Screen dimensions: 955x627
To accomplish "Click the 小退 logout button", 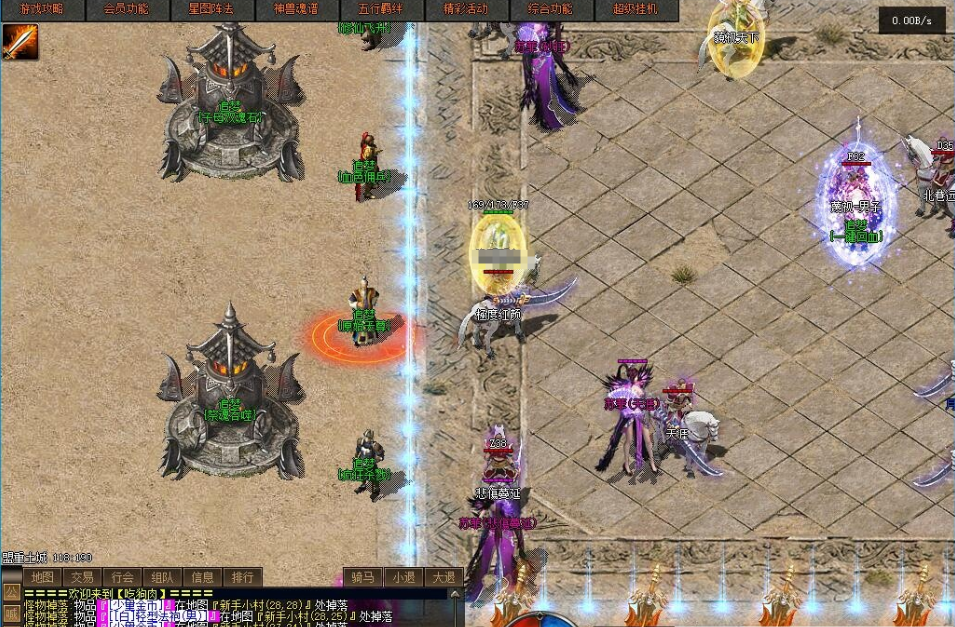I will [403, 577].
